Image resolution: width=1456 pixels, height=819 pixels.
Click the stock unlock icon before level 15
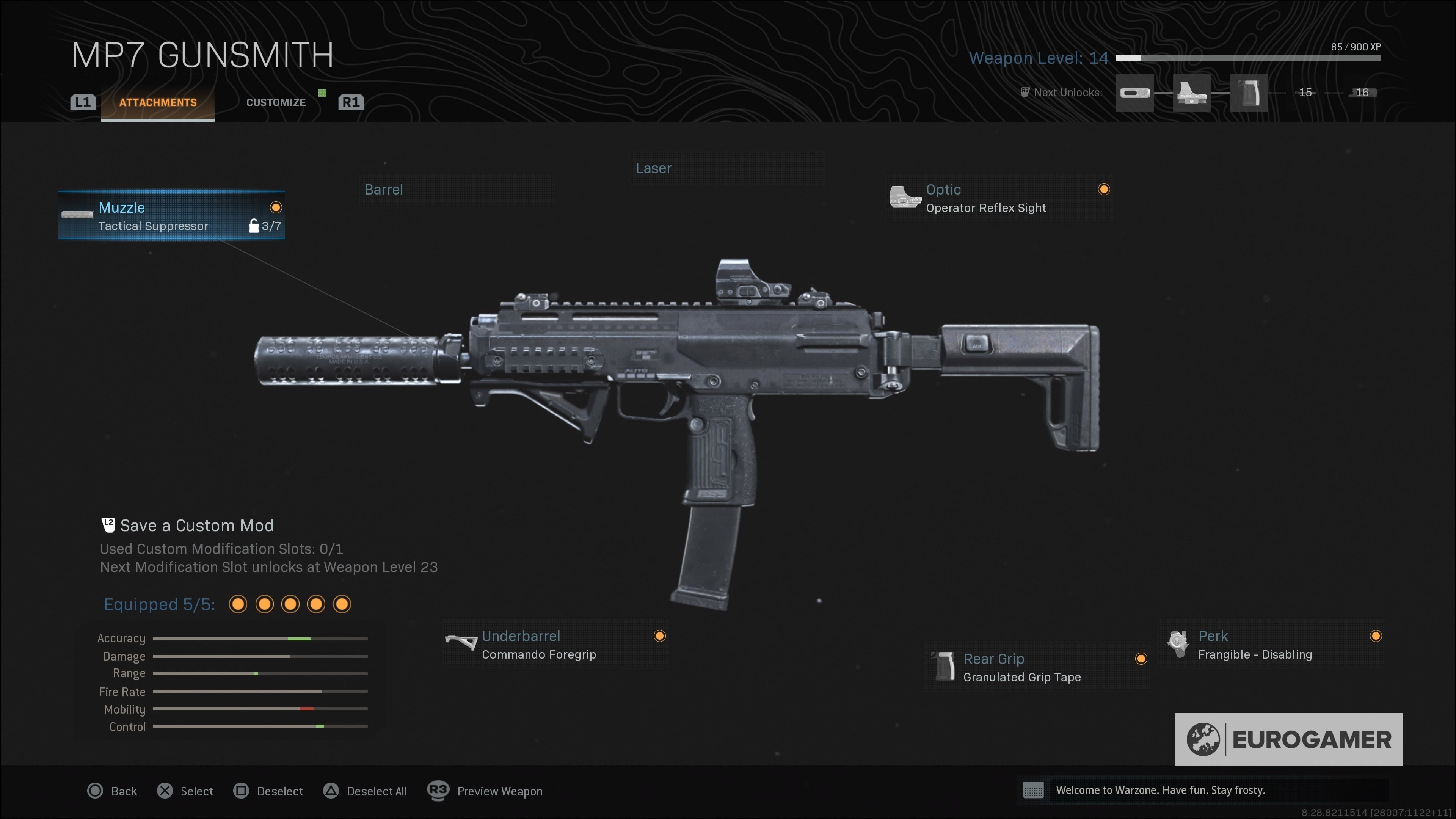coord(1249,94)
